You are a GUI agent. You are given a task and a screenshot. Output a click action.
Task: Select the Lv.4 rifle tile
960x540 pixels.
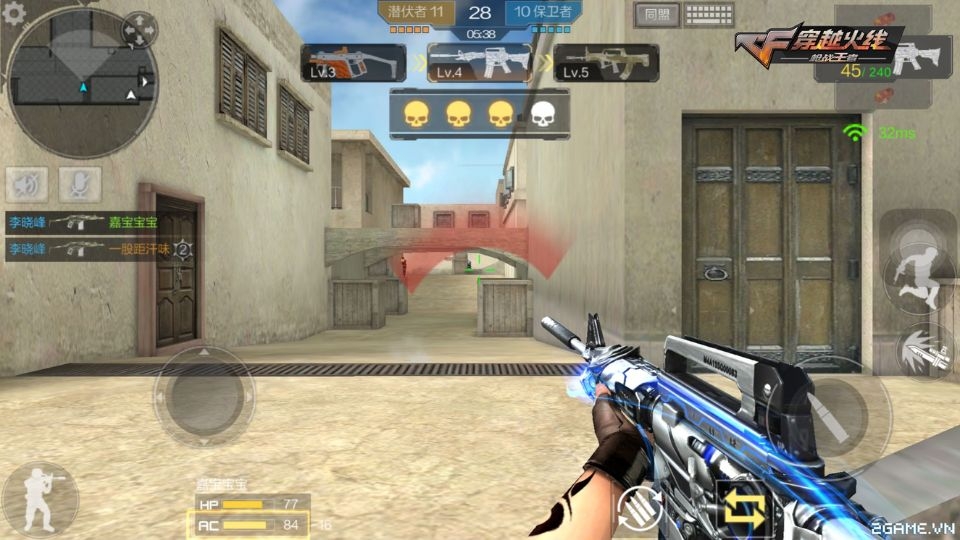point(480,63)
